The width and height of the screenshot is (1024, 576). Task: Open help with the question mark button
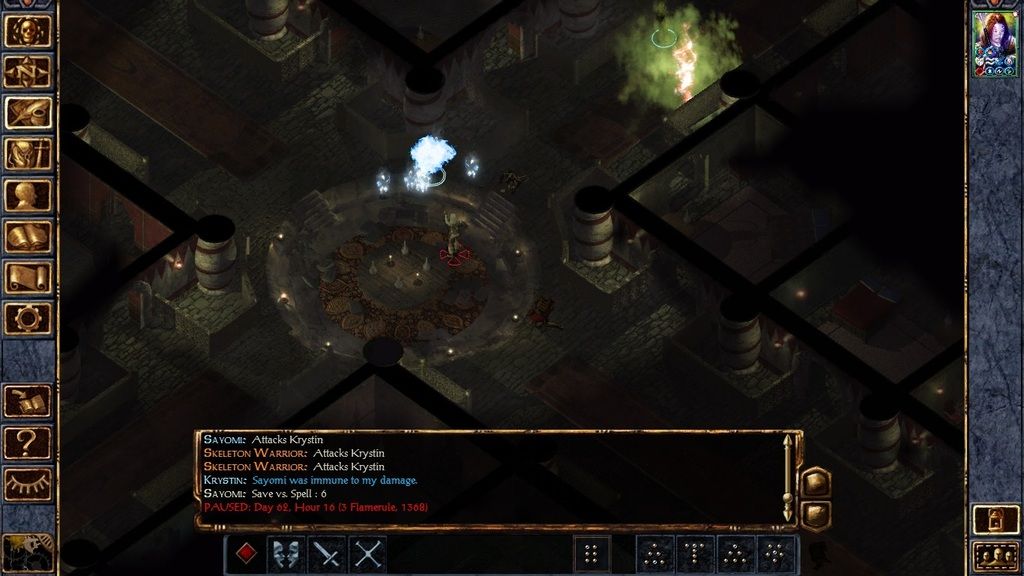pos(28,442)
